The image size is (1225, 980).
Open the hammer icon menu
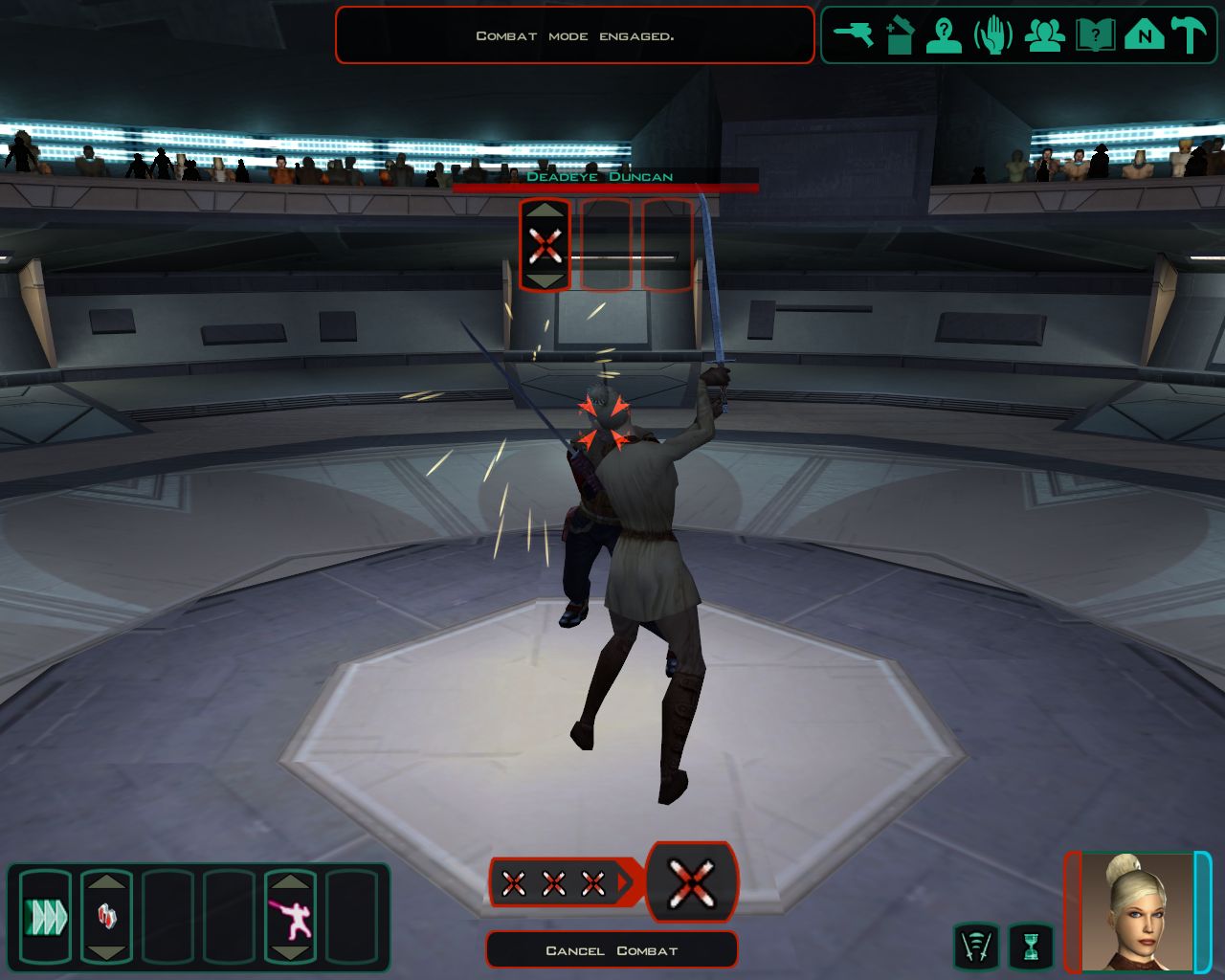pyautogui.click(x=1190, y=36)
